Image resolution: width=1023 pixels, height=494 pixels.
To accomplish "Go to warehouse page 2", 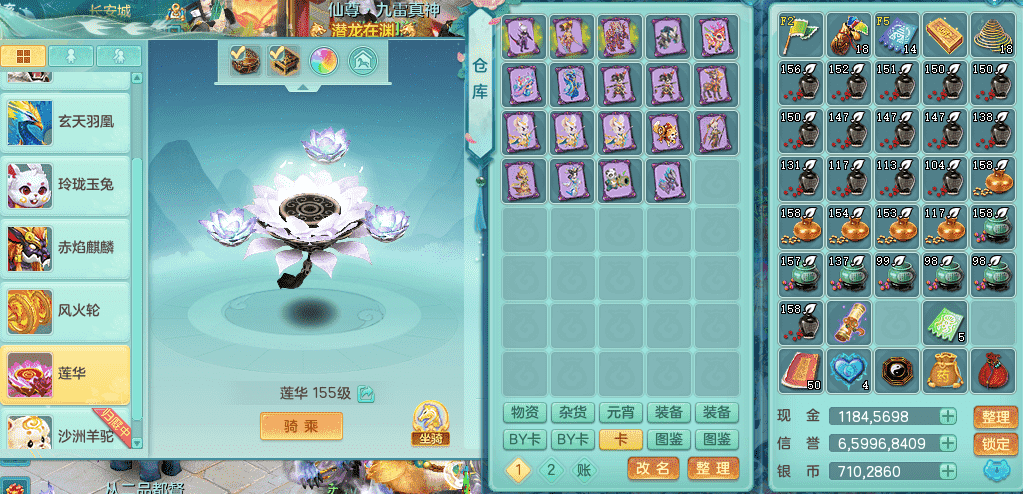I will (549, 468).
